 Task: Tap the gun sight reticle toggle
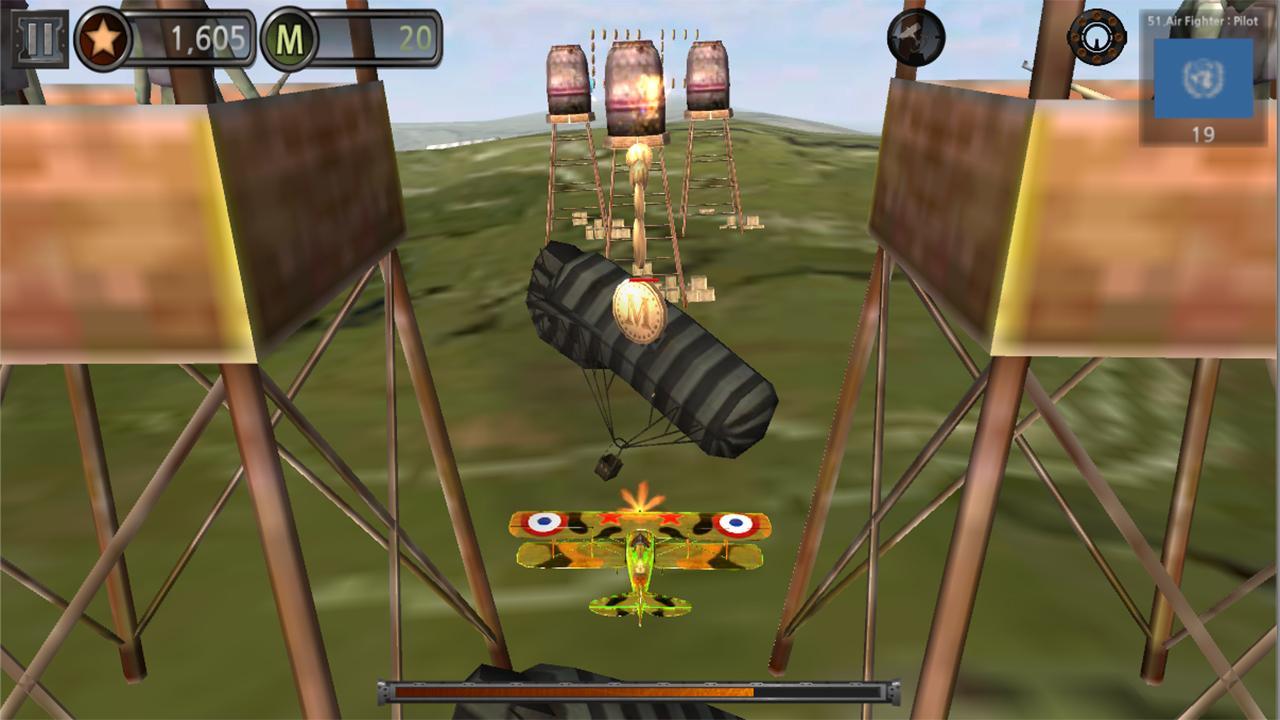[1097, 38]
